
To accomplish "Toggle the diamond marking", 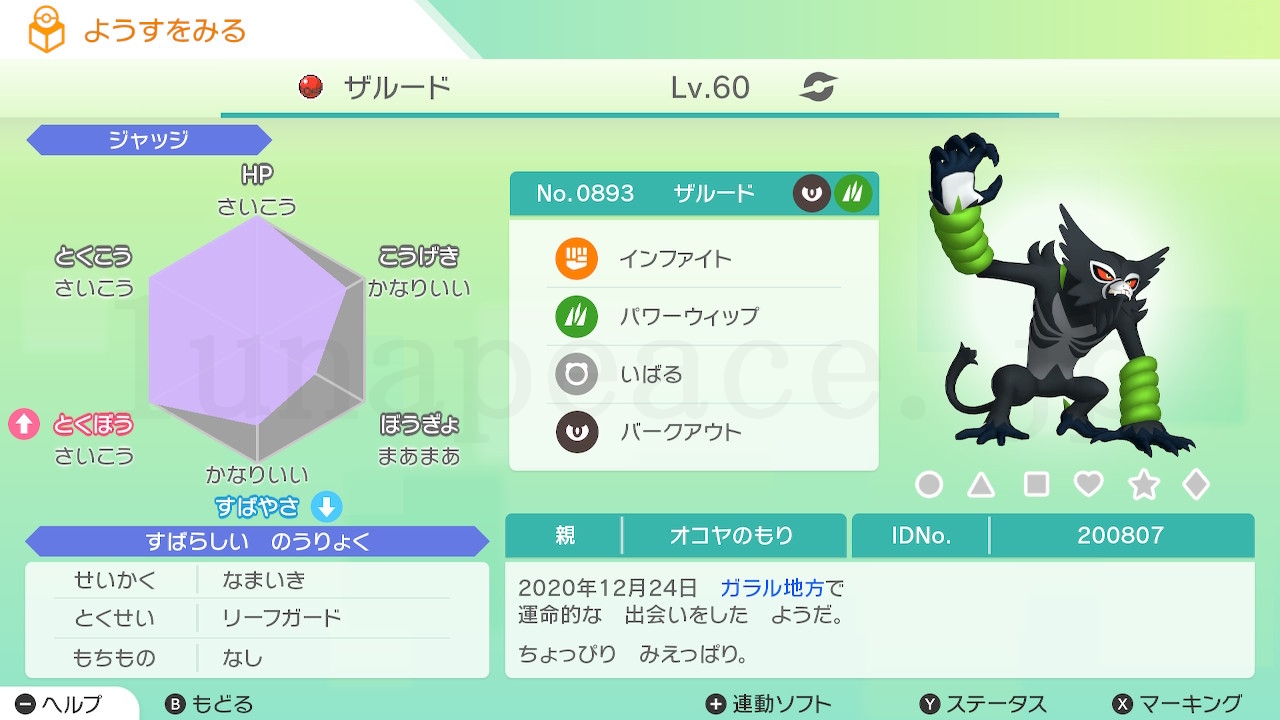I will [x=1196, y=485].
